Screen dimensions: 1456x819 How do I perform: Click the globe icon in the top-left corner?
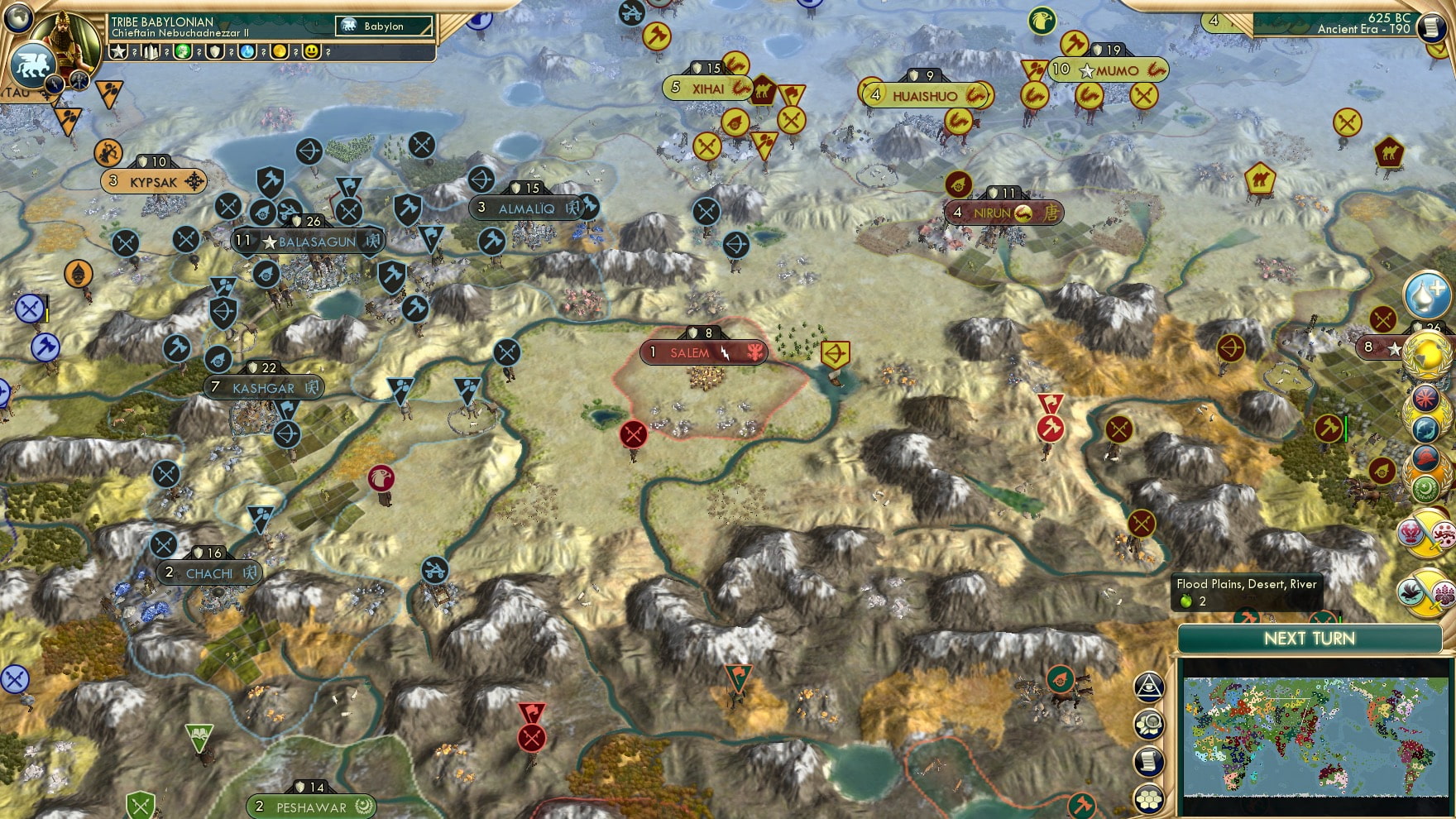coord(17,19)
